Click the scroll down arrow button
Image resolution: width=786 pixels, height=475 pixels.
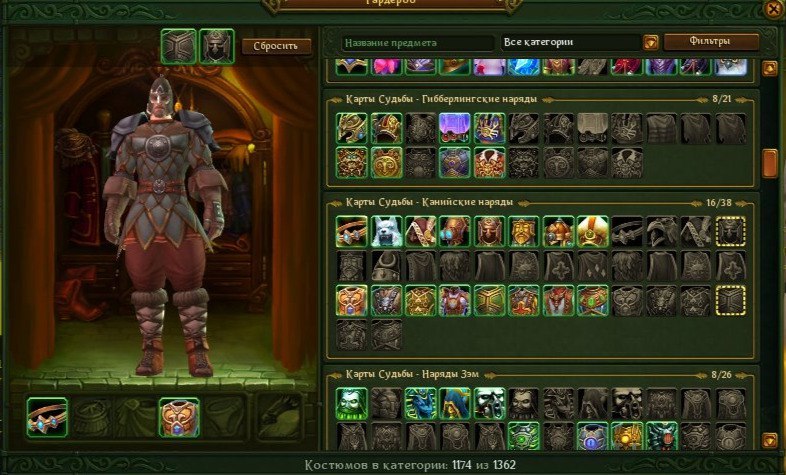[x=770, y=438]
